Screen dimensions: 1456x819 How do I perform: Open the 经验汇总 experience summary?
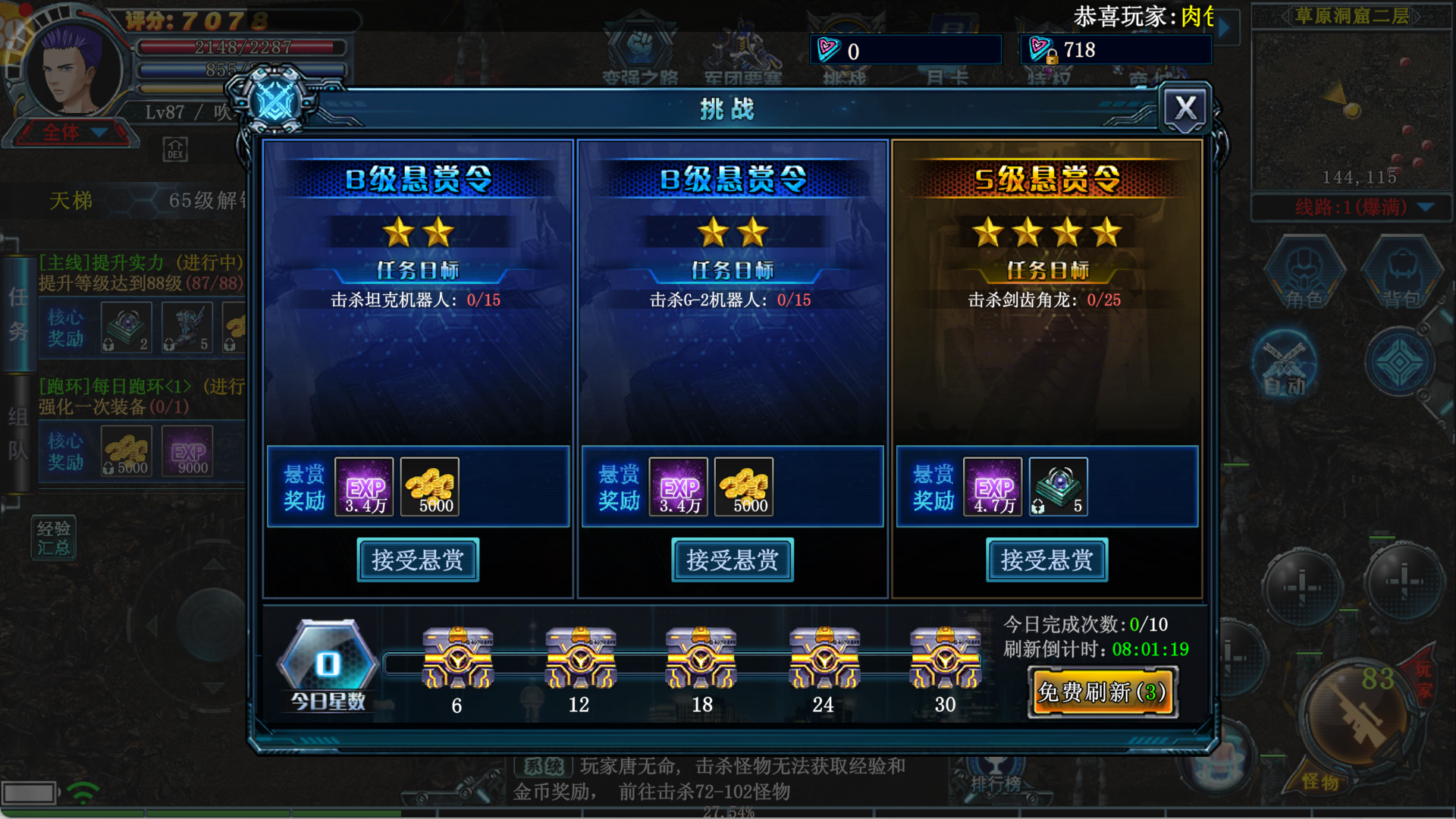pyautogui.click(x=54, y=538)
